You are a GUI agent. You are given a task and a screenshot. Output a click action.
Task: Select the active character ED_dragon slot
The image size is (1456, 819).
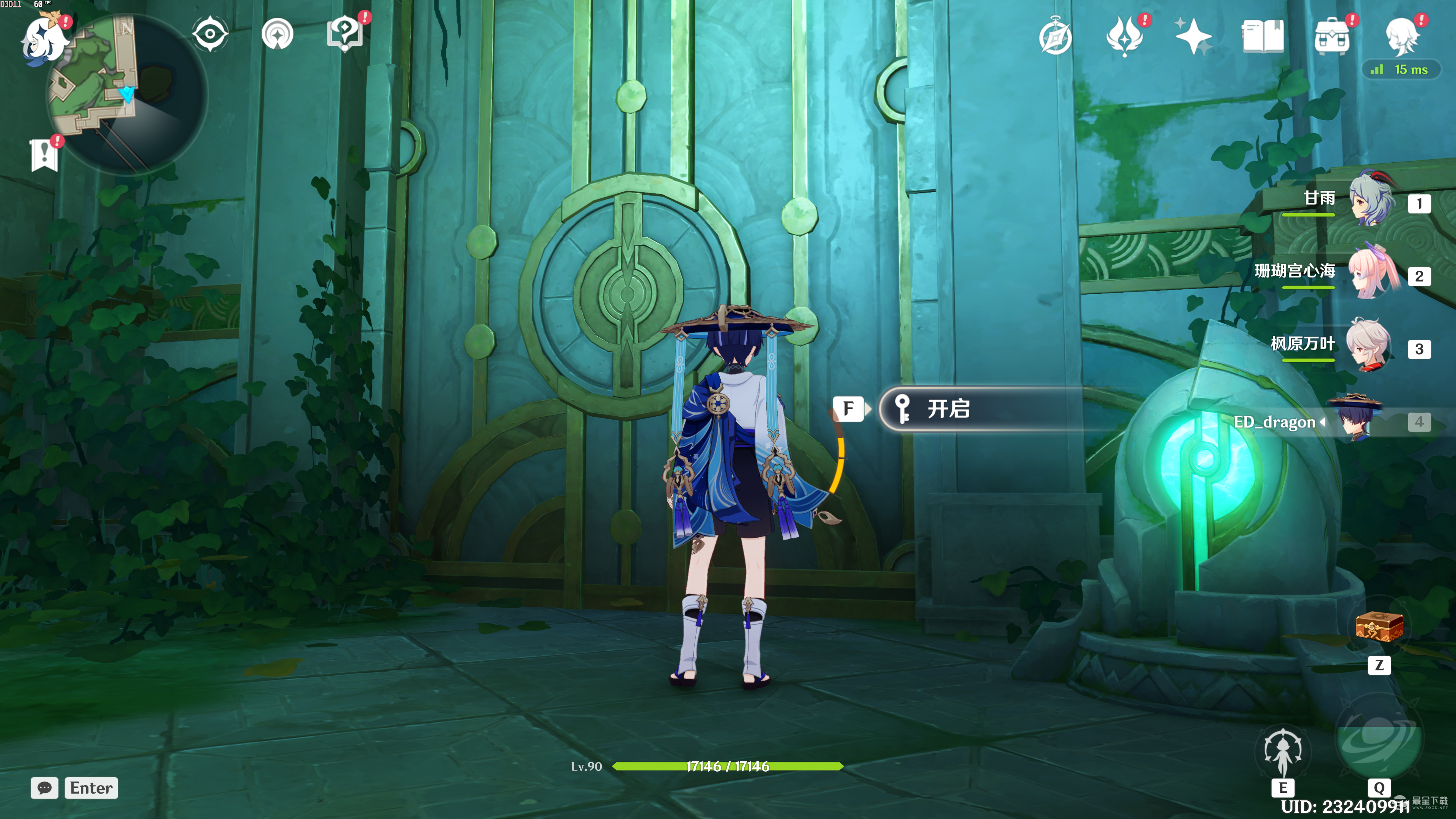pyautogui.click(x=1357, y=421)
